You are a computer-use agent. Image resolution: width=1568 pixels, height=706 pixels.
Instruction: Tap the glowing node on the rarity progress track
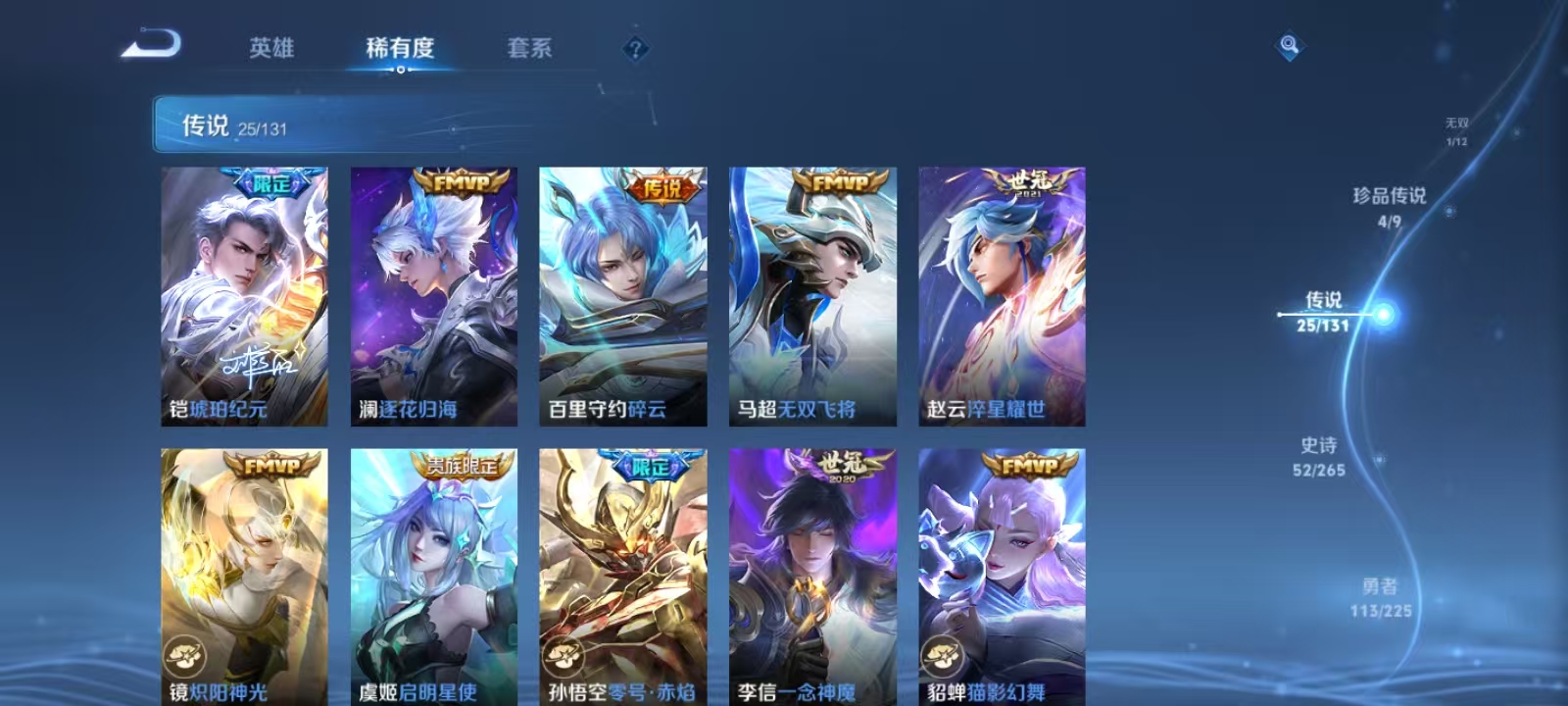click(1382, 313)
